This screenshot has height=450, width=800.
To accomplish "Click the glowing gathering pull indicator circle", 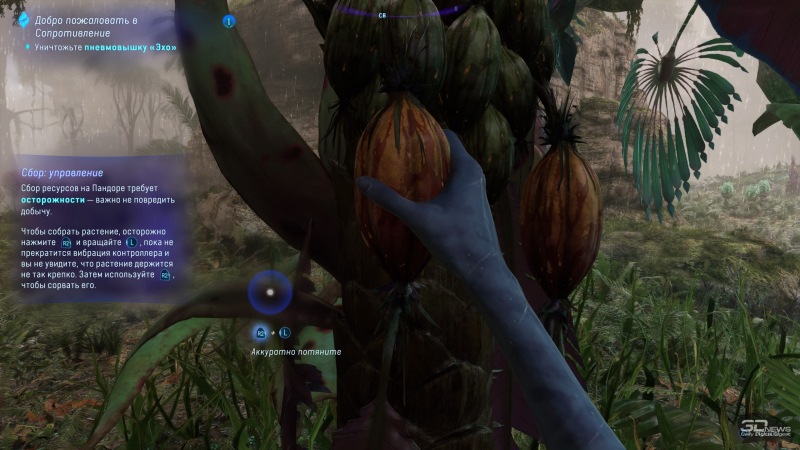I will point(269,293).
